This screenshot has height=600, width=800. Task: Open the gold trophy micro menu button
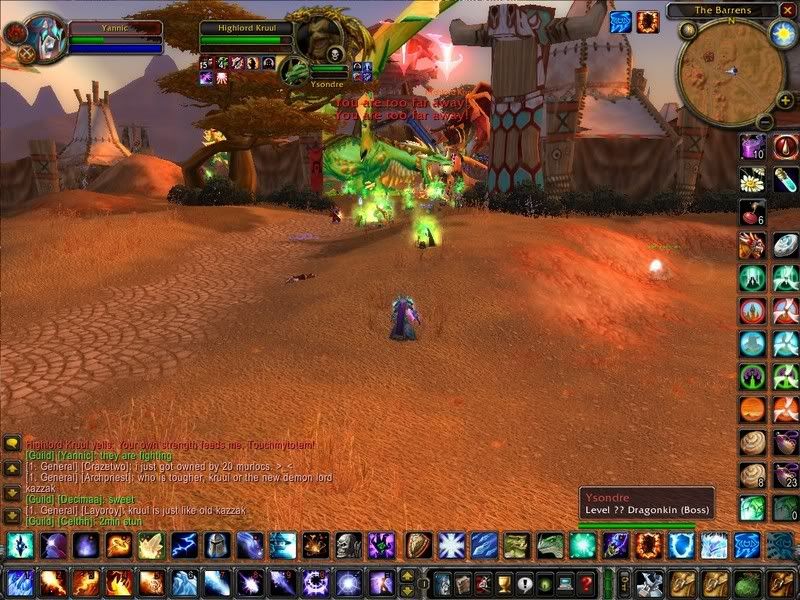504,583
